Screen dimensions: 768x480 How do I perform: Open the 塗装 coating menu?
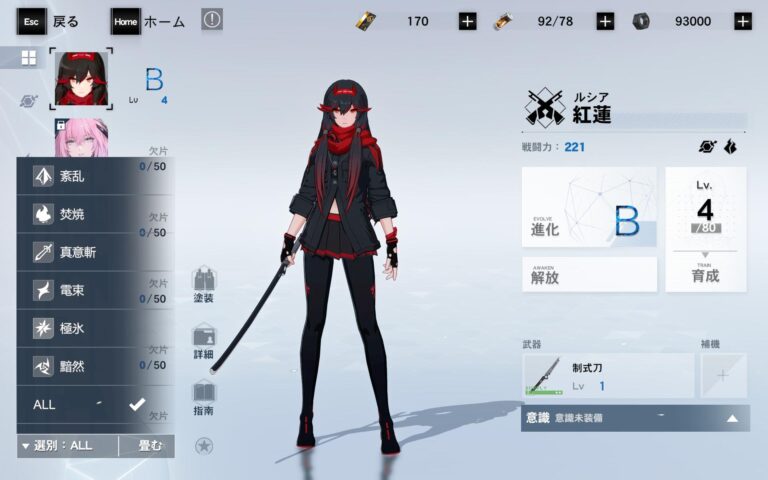pyautogui.click(x=203, y=285)
